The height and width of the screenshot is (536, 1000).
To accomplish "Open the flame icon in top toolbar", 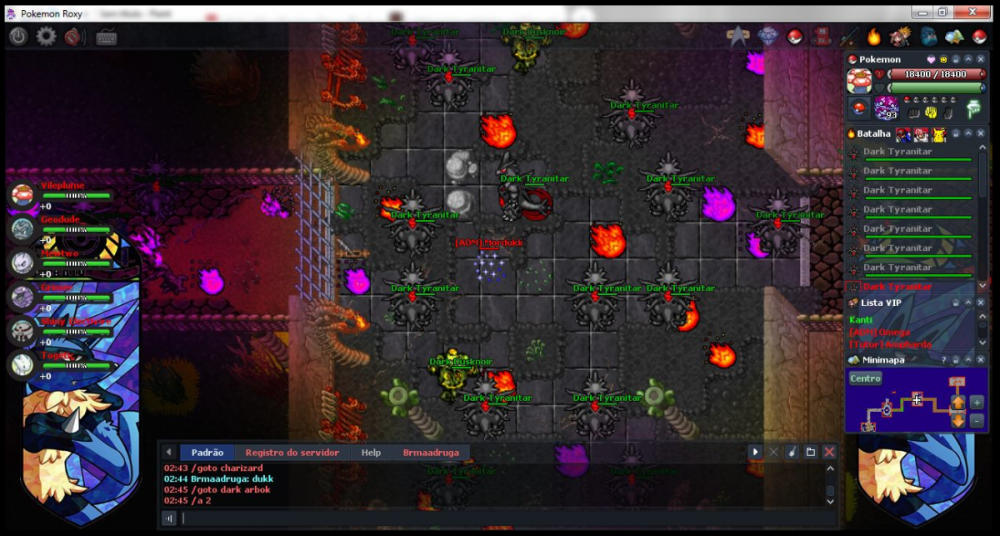I will (x=873, y=37).
